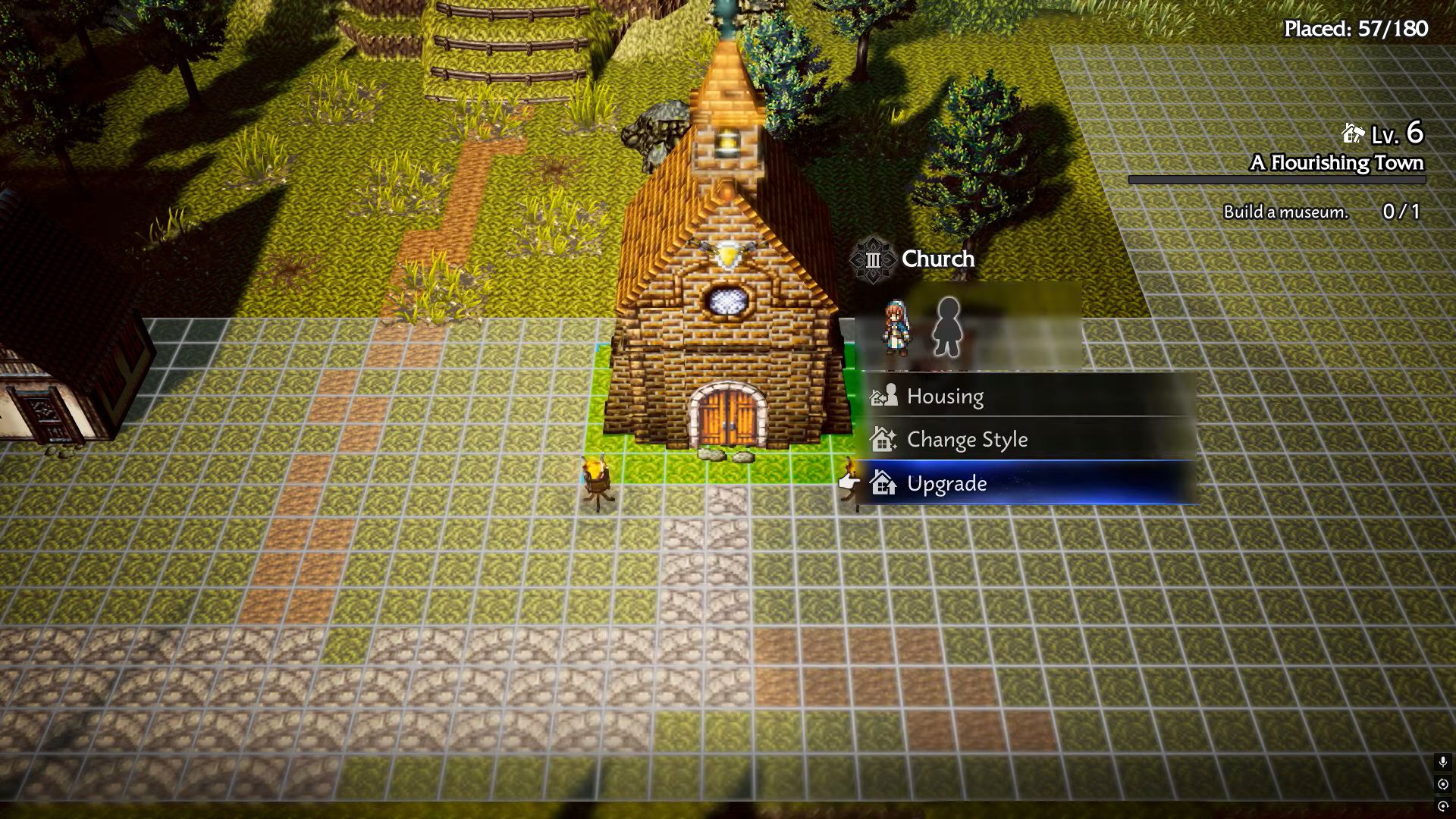Mute the microphone overlay icon
The height and width of the screenshot is (819, 1456).
point(1443,762)
